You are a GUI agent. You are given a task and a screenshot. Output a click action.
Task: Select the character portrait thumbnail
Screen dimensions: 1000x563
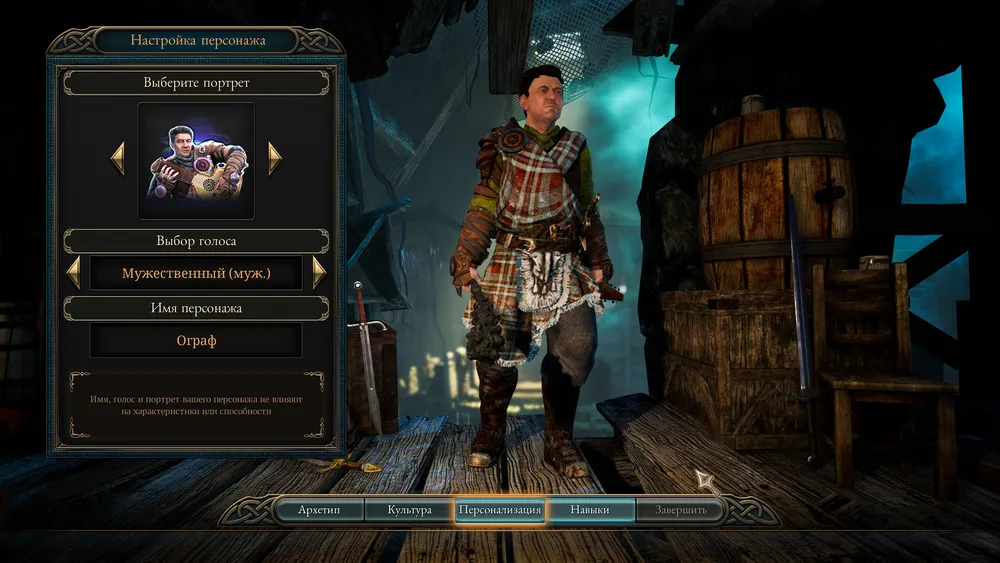click(x=196, y=160)
